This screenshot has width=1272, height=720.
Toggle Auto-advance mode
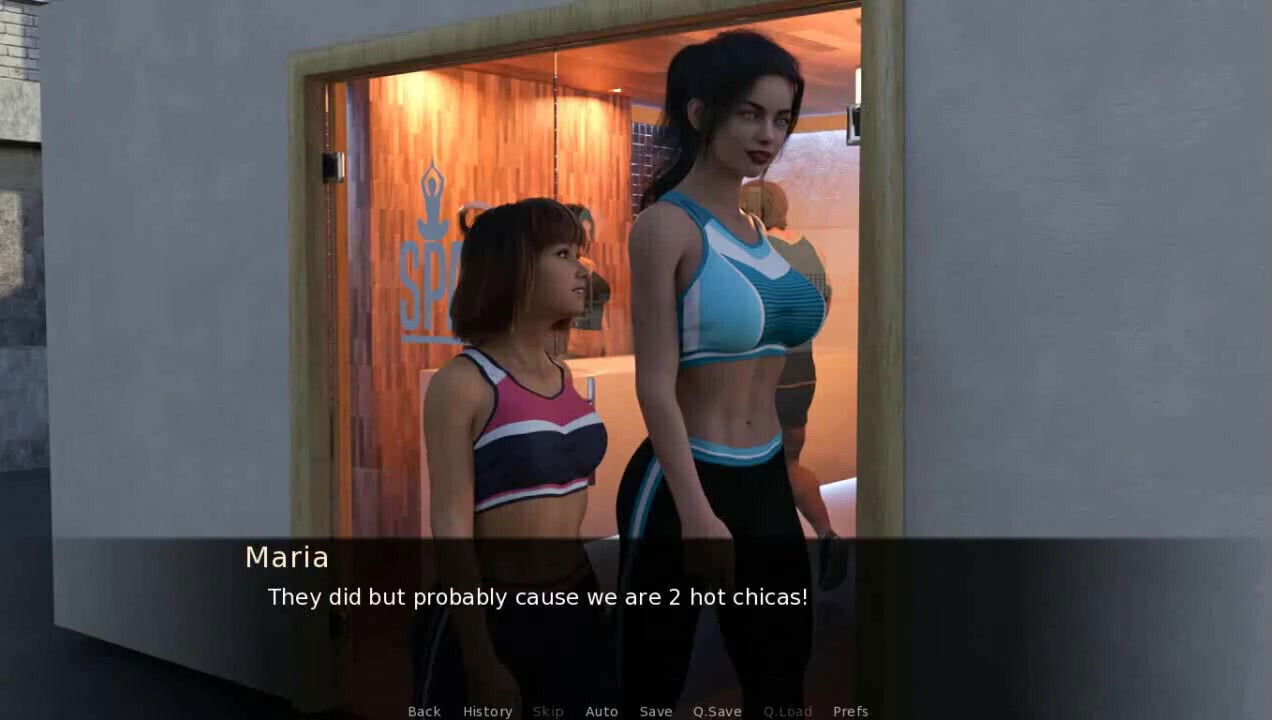click(601, 711)
